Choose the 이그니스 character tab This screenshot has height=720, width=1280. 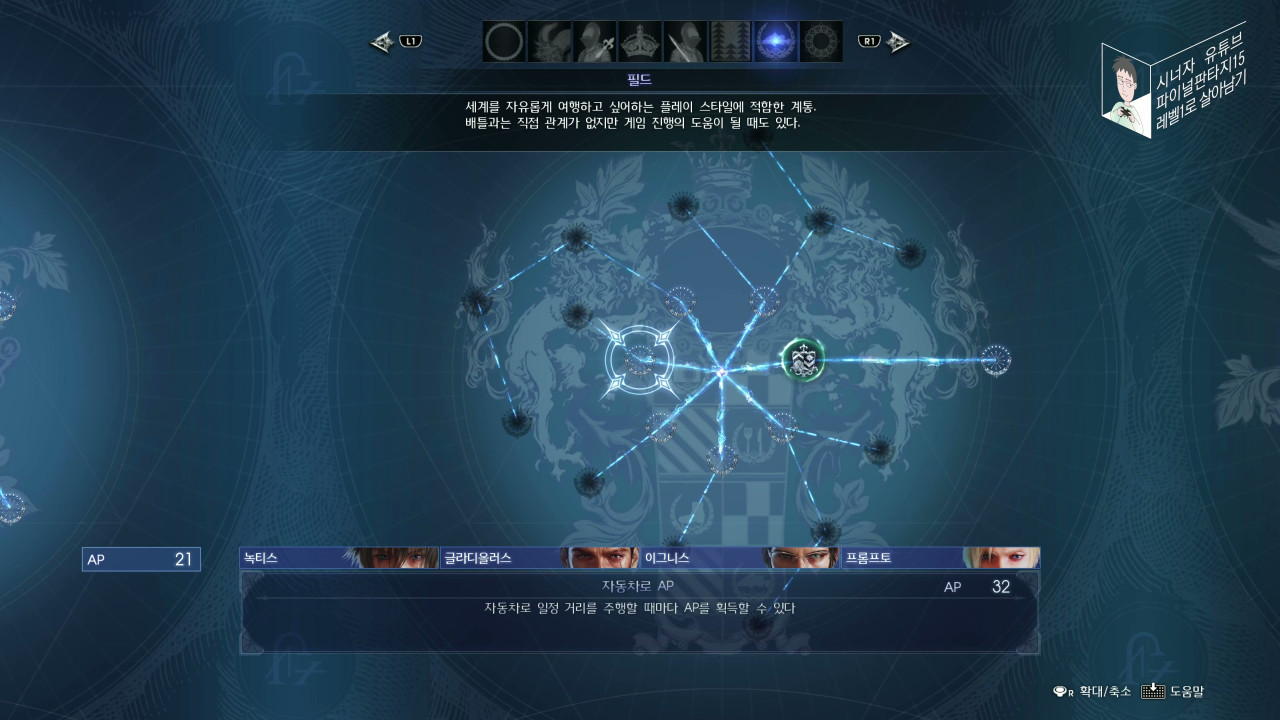pos(739,558)
